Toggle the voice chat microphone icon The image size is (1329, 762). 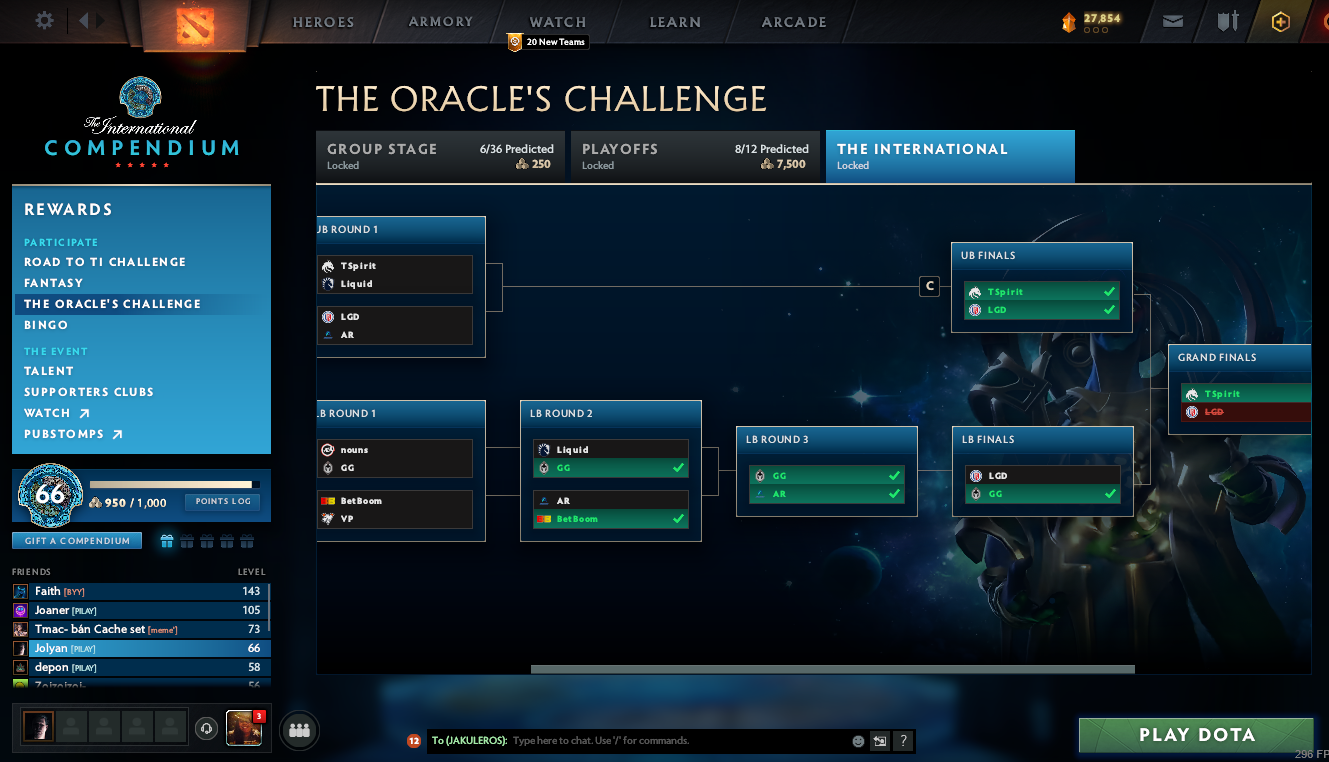[206, 727]
